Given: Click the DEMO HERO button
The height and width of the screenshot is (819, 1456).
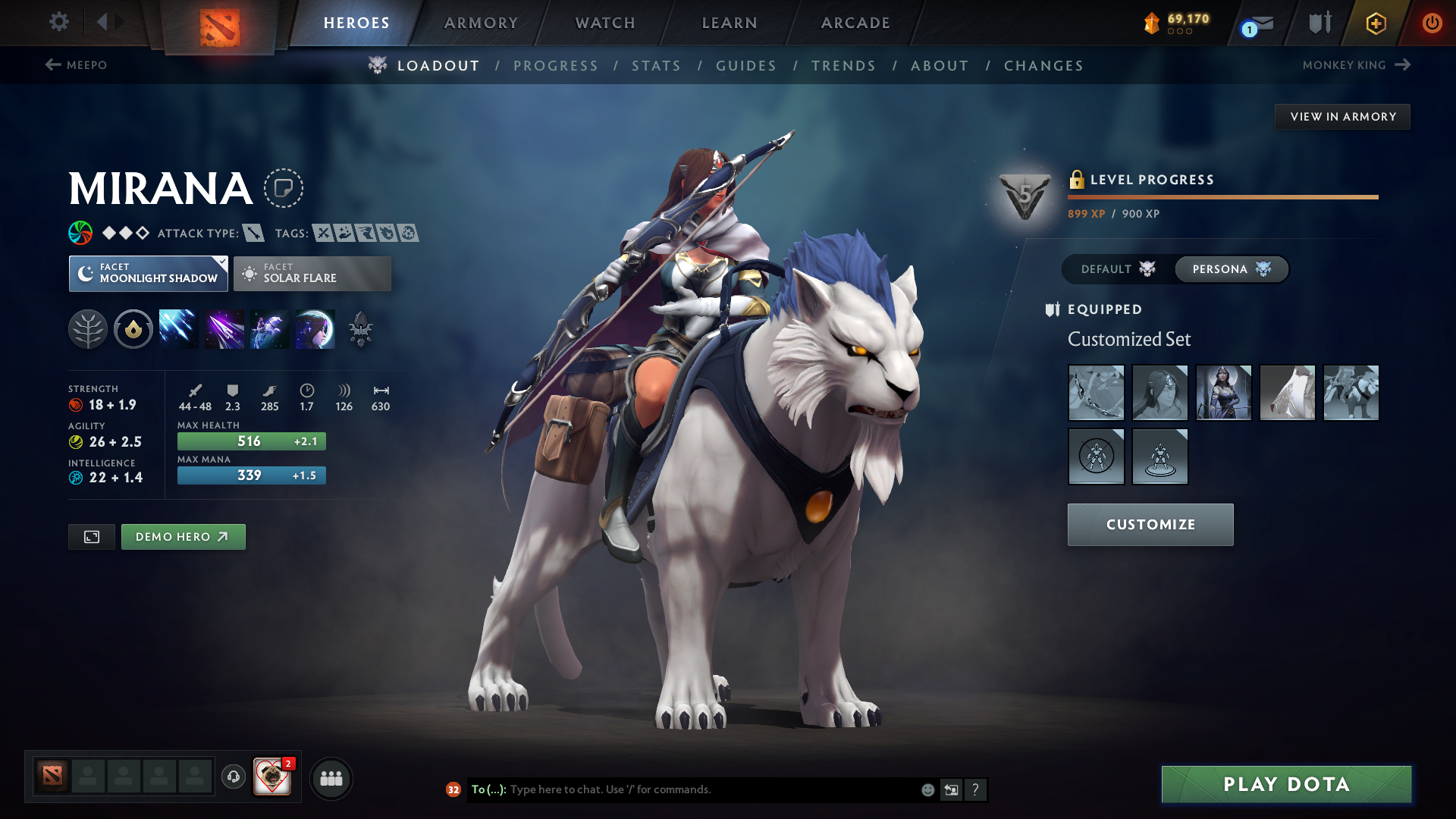Looking at the screenshot, I should (183, 536).
